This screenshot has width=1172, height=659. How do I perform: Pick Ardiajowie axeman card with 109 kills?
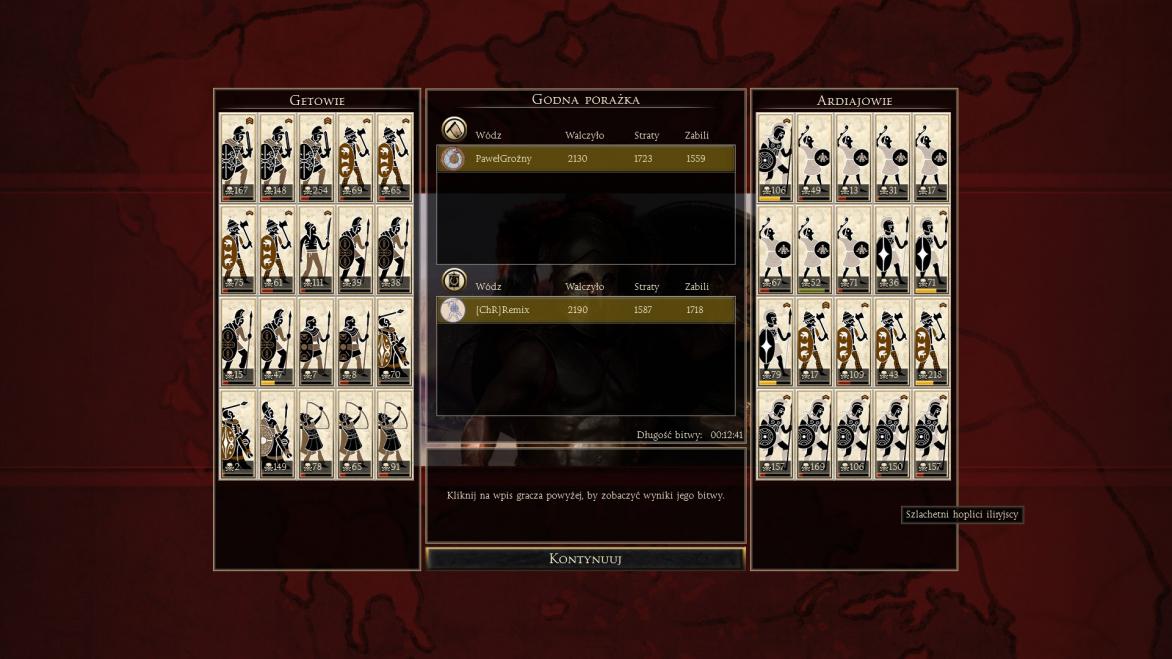[853, 342]
